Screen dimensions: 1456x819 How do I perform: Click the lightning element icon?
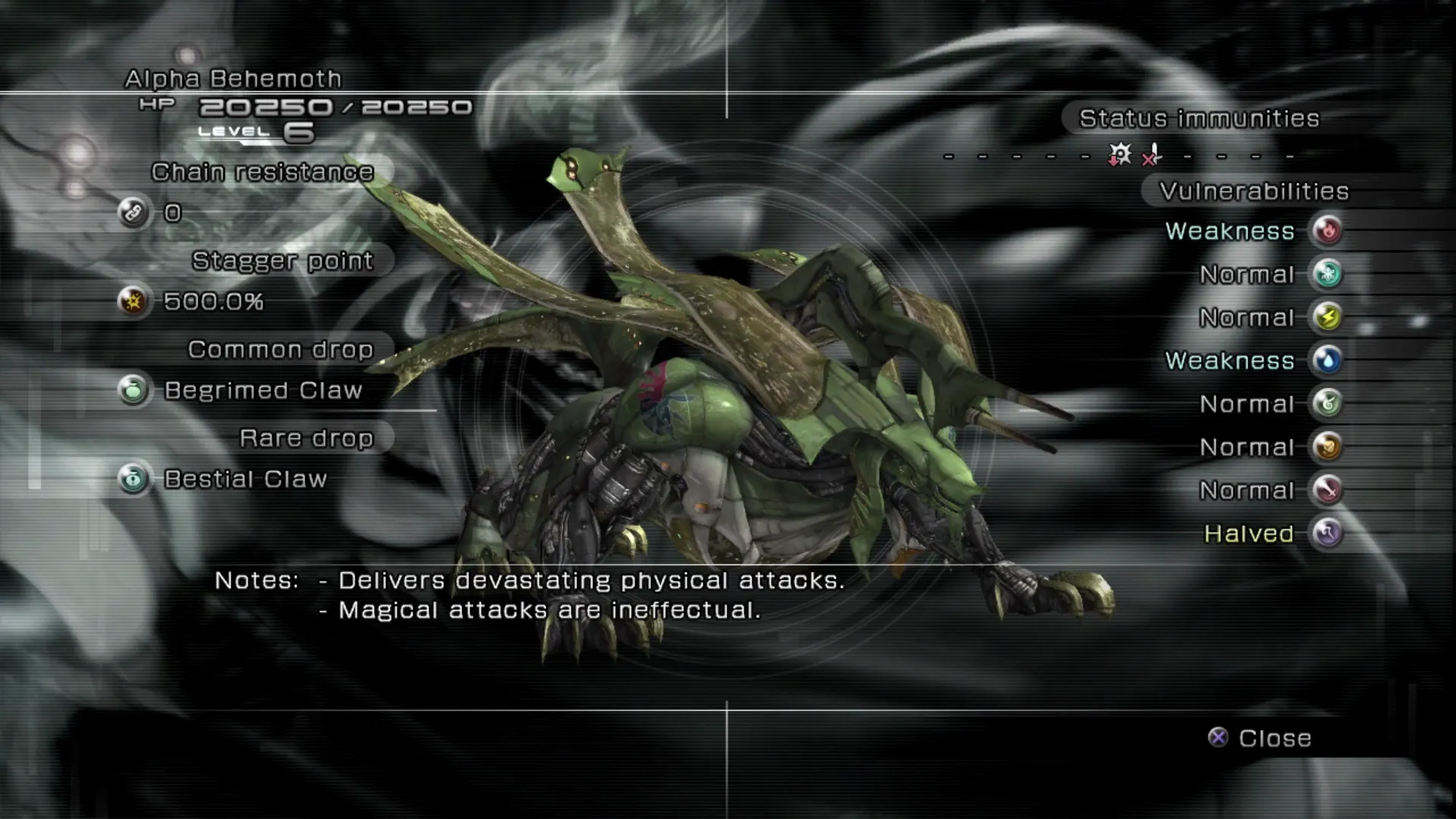coord(1327,317)
